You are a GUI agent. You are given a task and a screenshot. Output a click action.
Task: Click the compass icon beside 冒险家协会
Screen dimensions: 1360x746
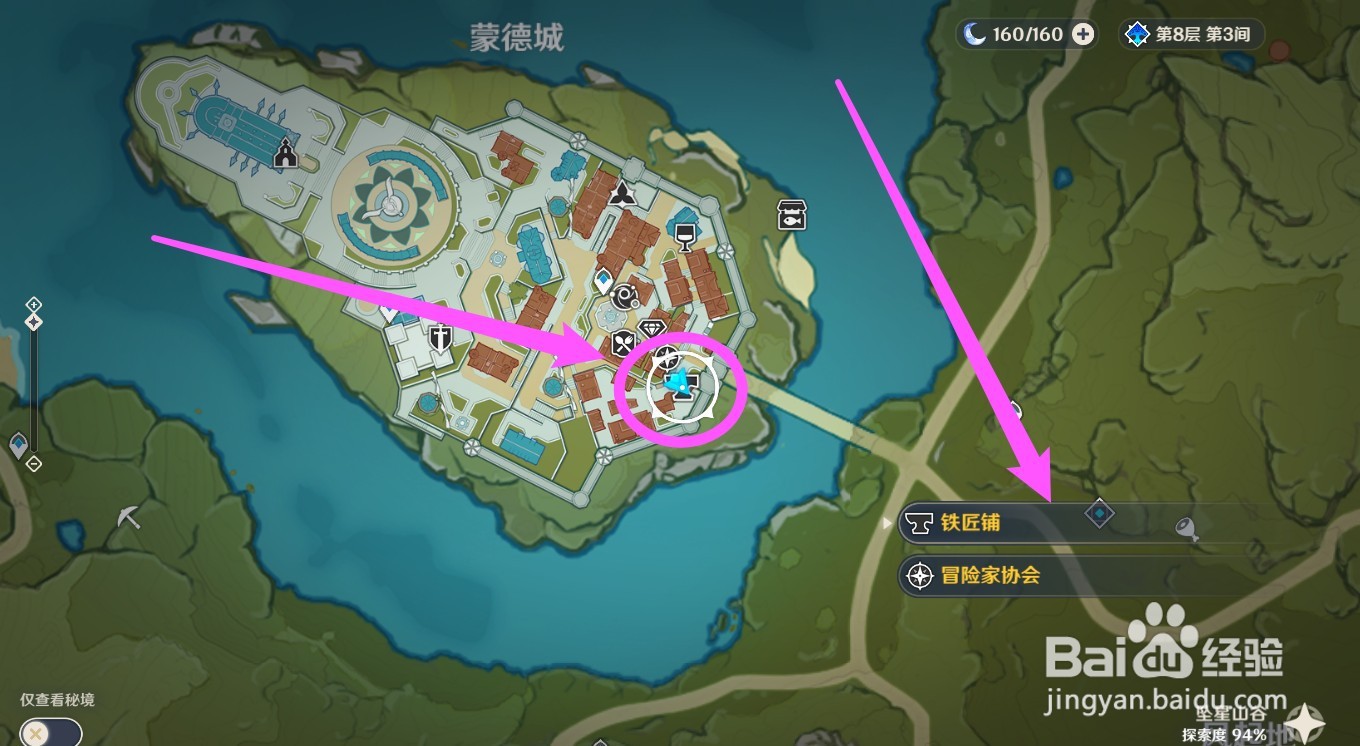tap(921, 577)
